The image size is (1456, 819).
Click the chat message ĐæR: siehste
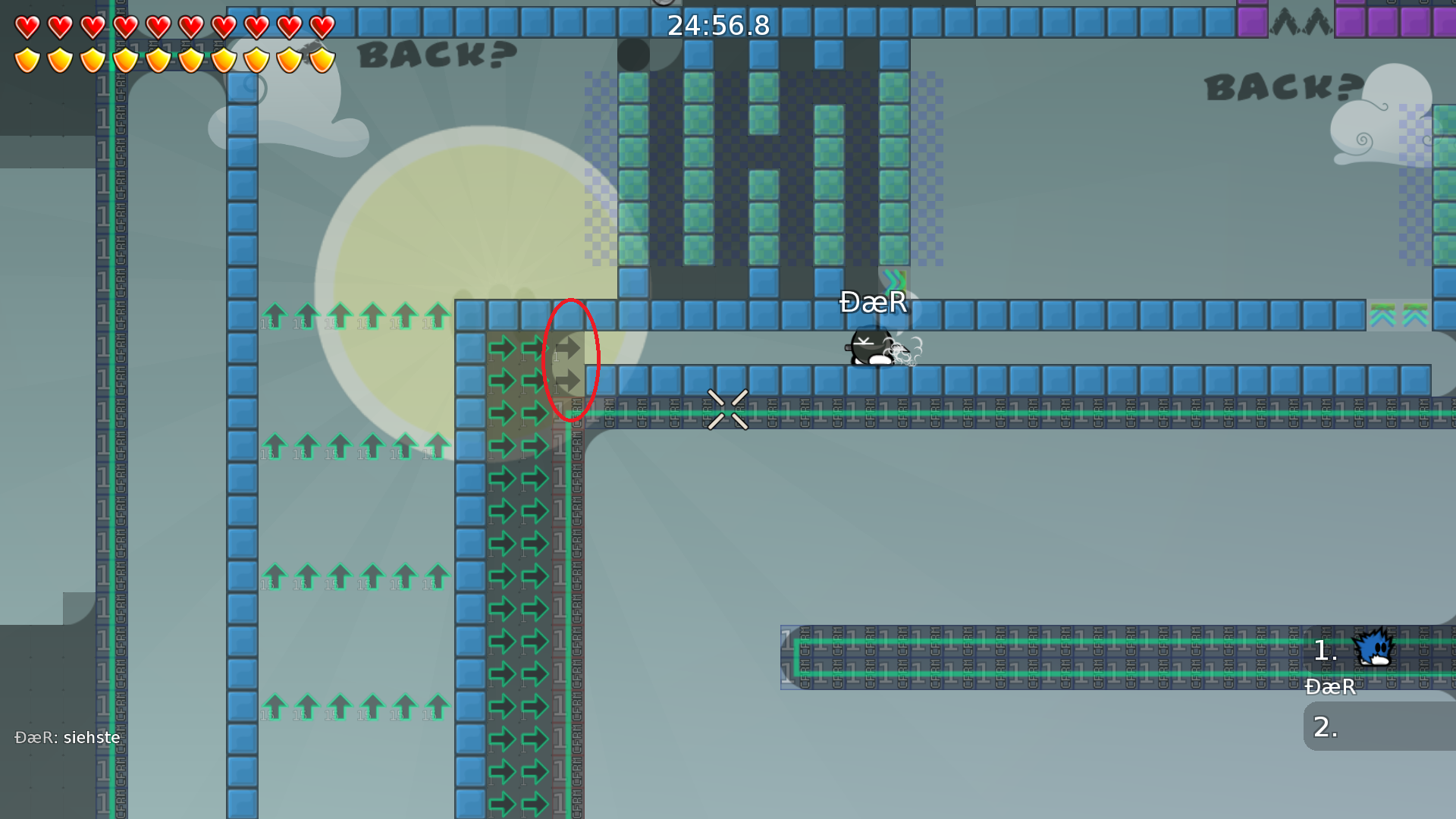(x=67, y=736)
